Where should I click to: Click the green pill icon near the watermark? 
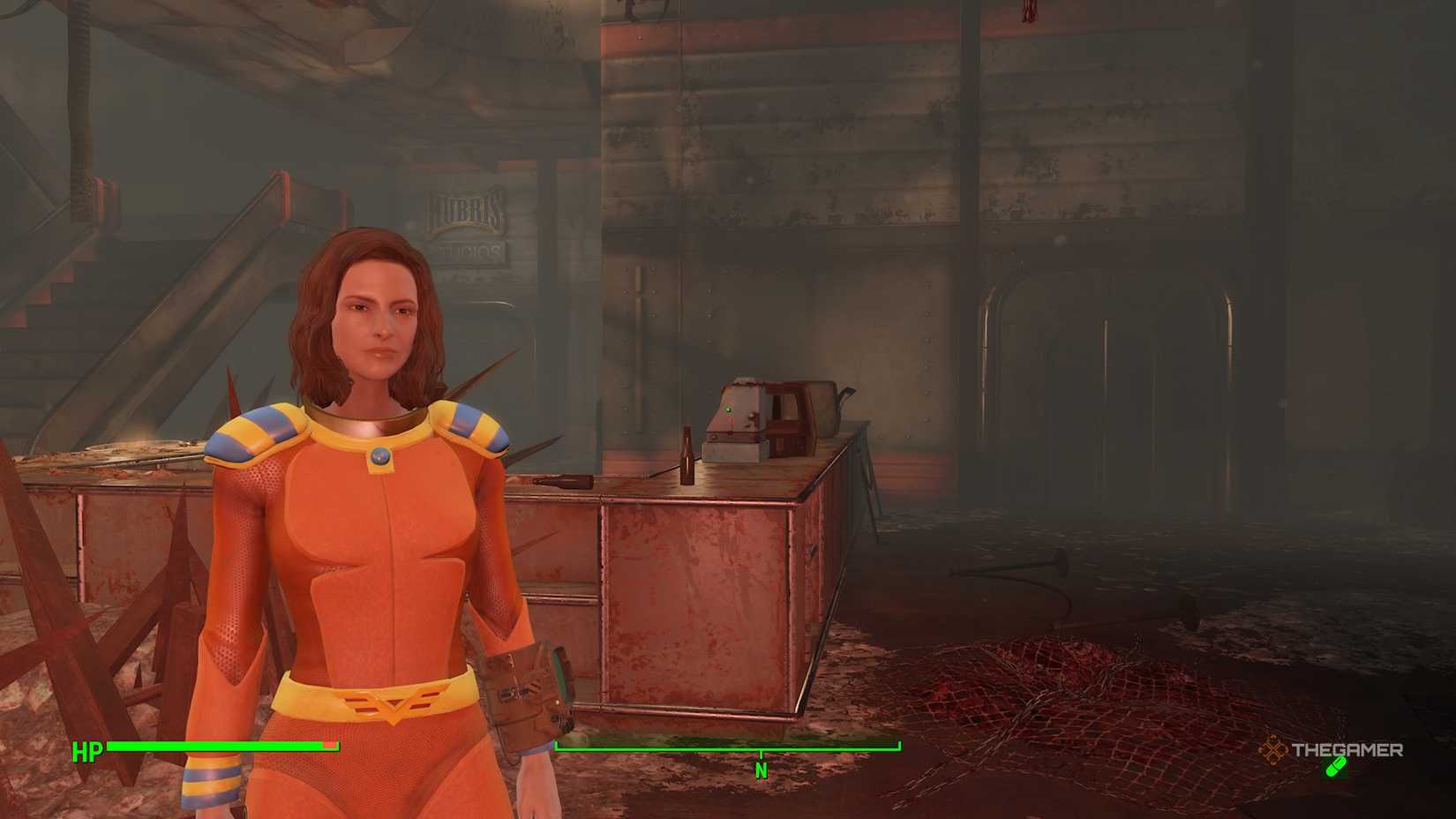pyautogui.click(x=1335, y=767)
